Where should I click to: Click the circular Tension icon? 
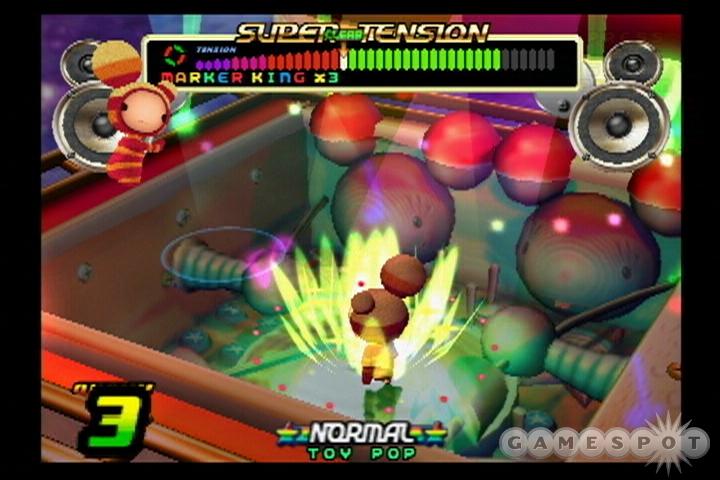174,55
